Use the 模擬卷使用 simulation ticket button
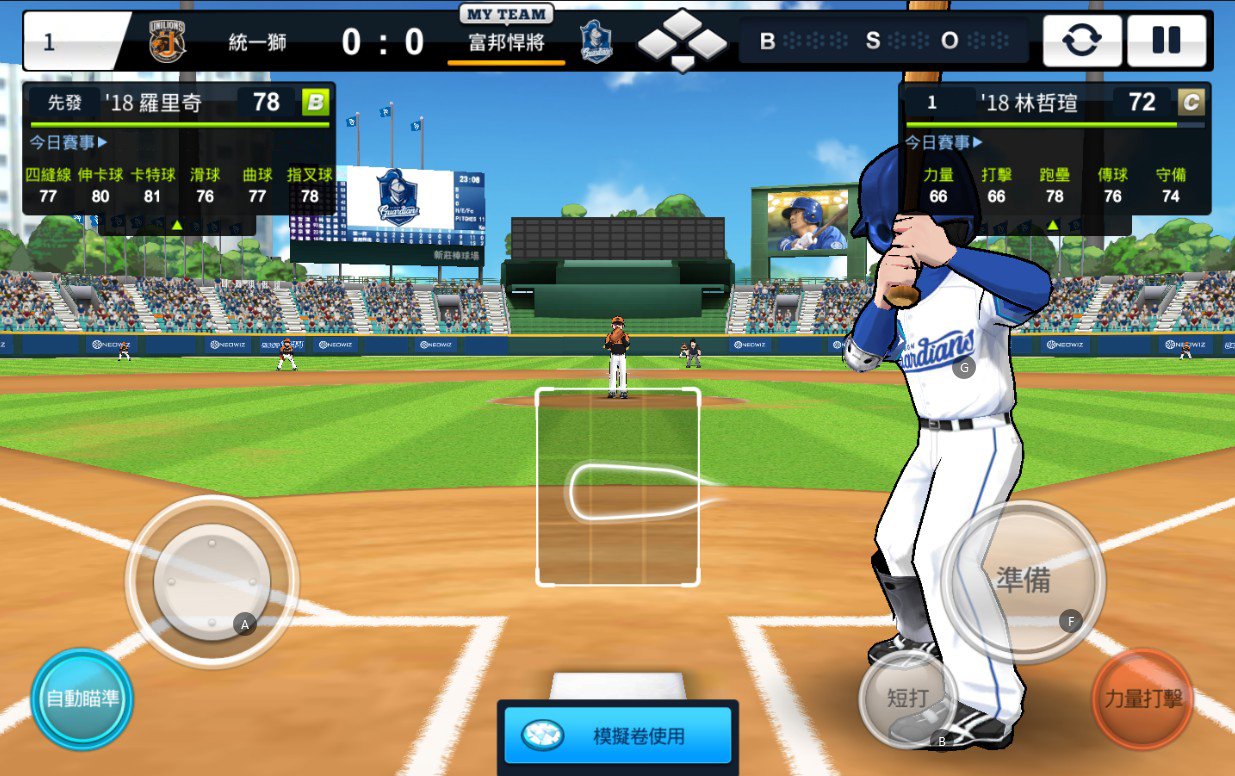Screen dimensions: 1235x776 tap(618, 736)
